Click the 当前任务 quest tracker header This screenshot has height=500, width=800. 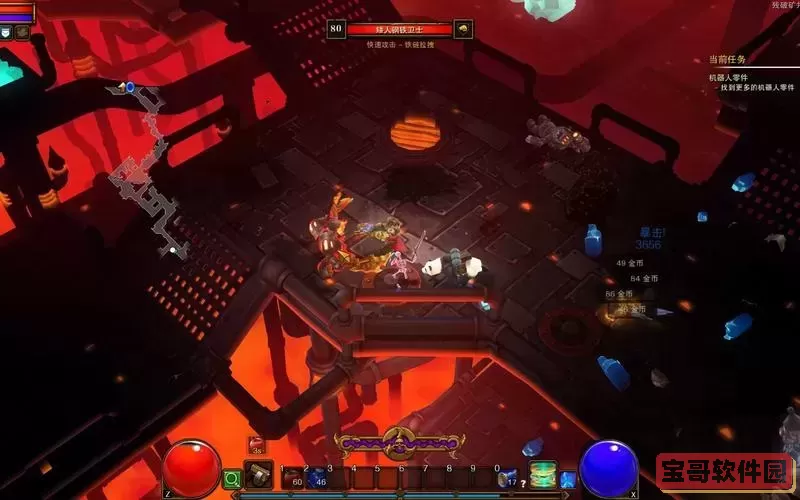coord(727,60)
